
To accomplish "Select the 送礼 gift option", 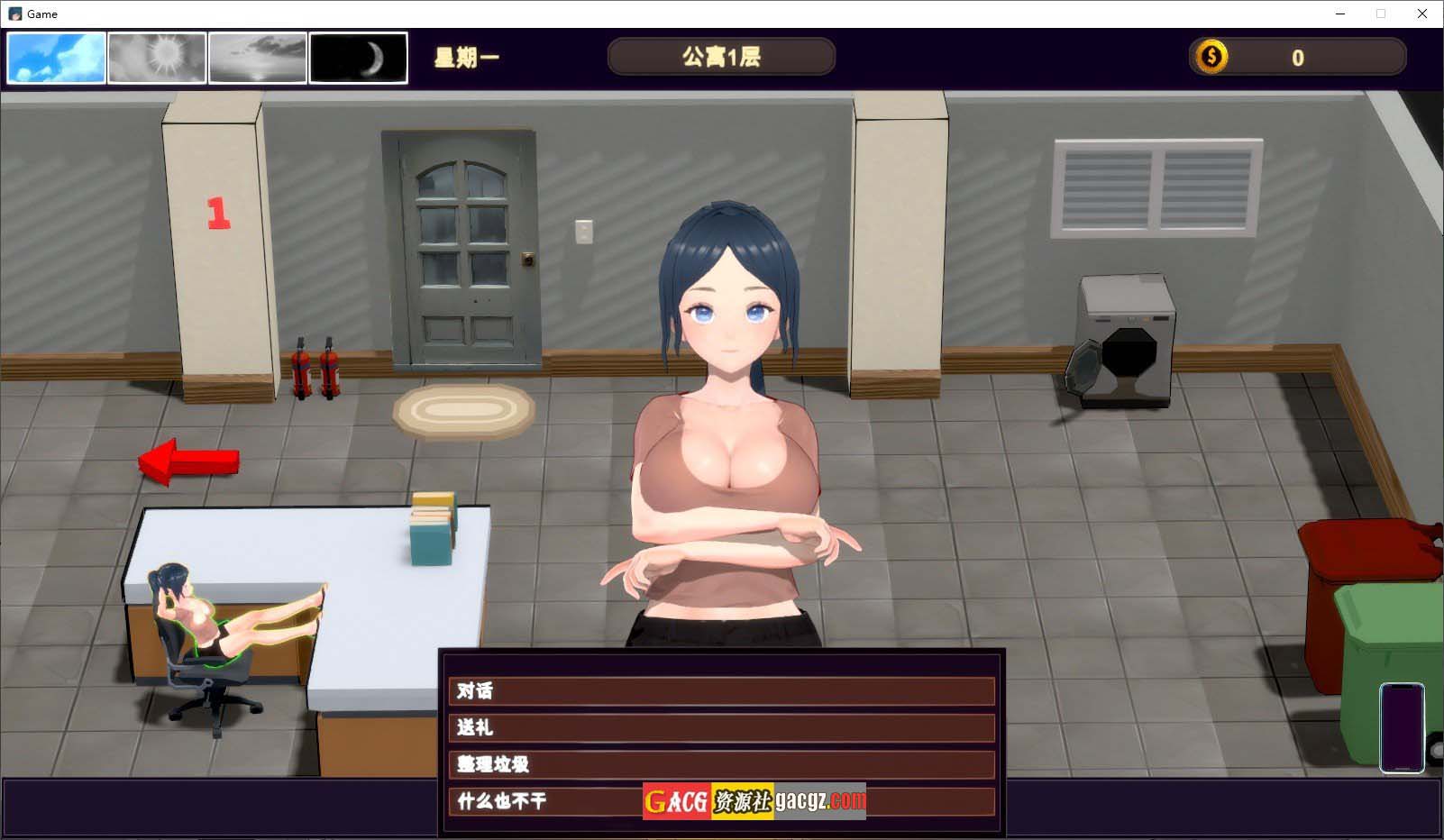I will pos(721,728).
